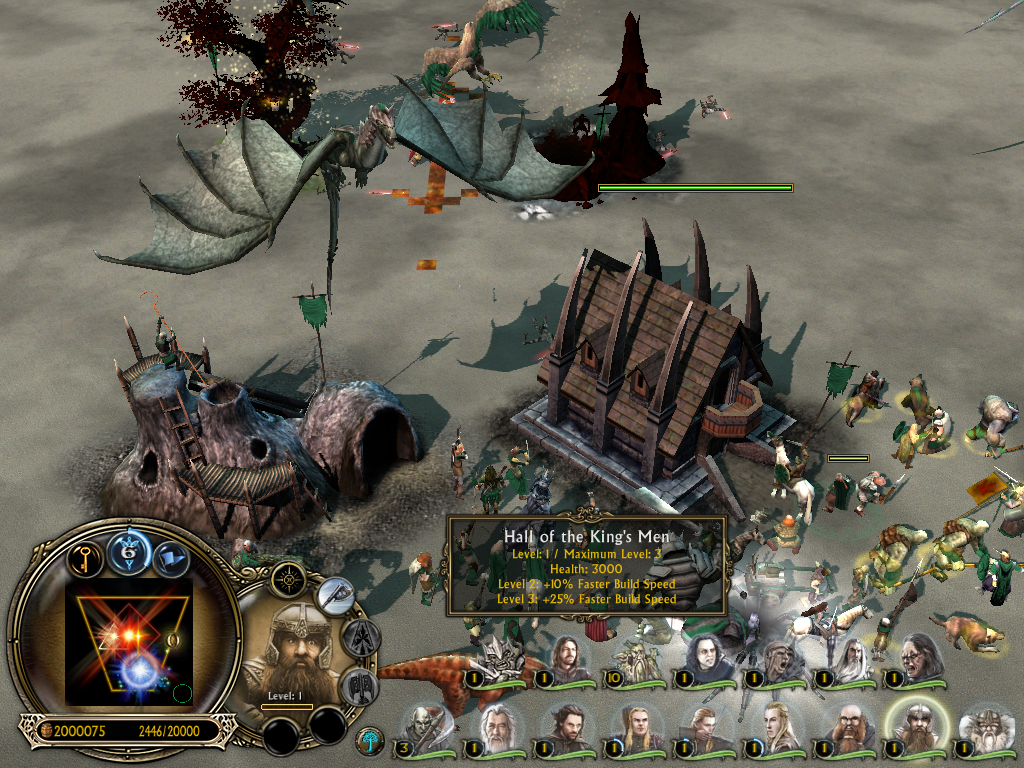The height and width of the screenshot is (768, 1024).
Task: Open the power points spellbook showing 6
Action: [130, 551]
